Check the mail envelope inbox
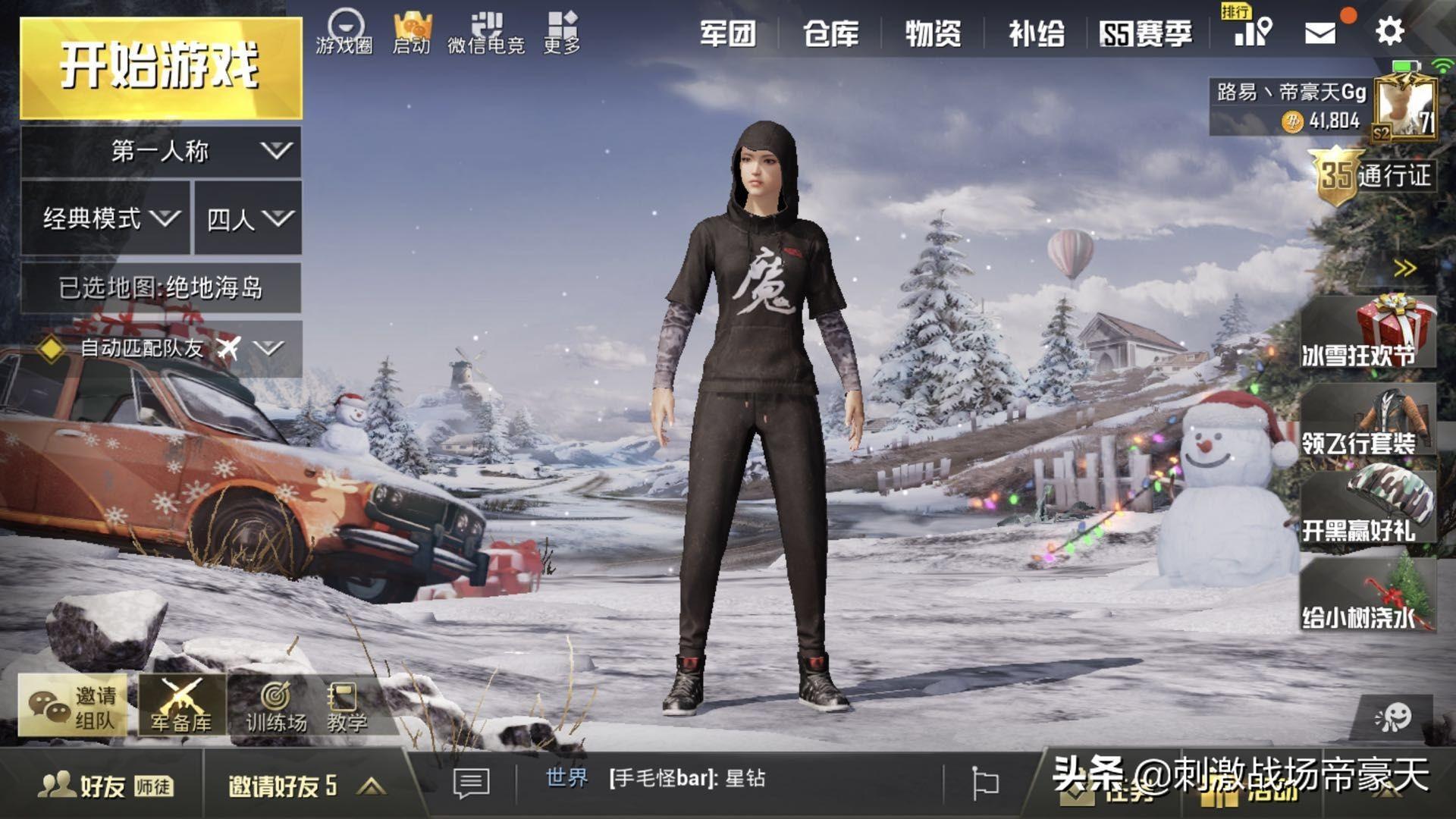Screen dimensions: 1456x819 [1320, 33]
